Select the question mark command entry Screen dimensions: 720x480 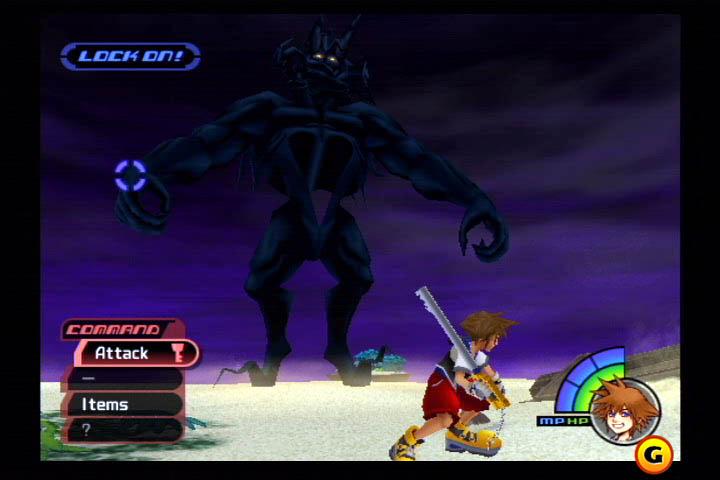[x=122, y=429]
